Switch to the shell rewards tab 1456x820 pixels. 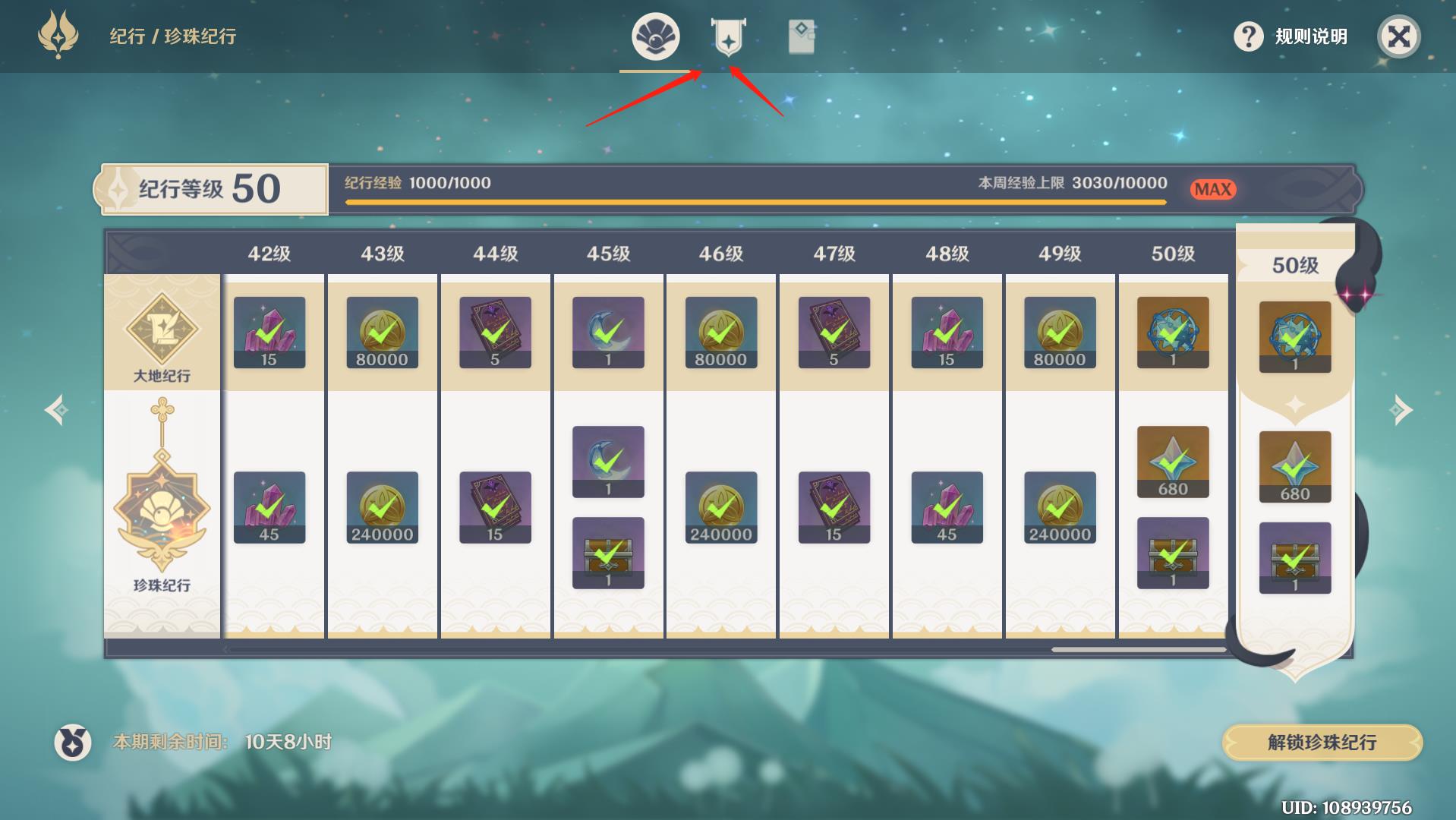coord(655,36)
